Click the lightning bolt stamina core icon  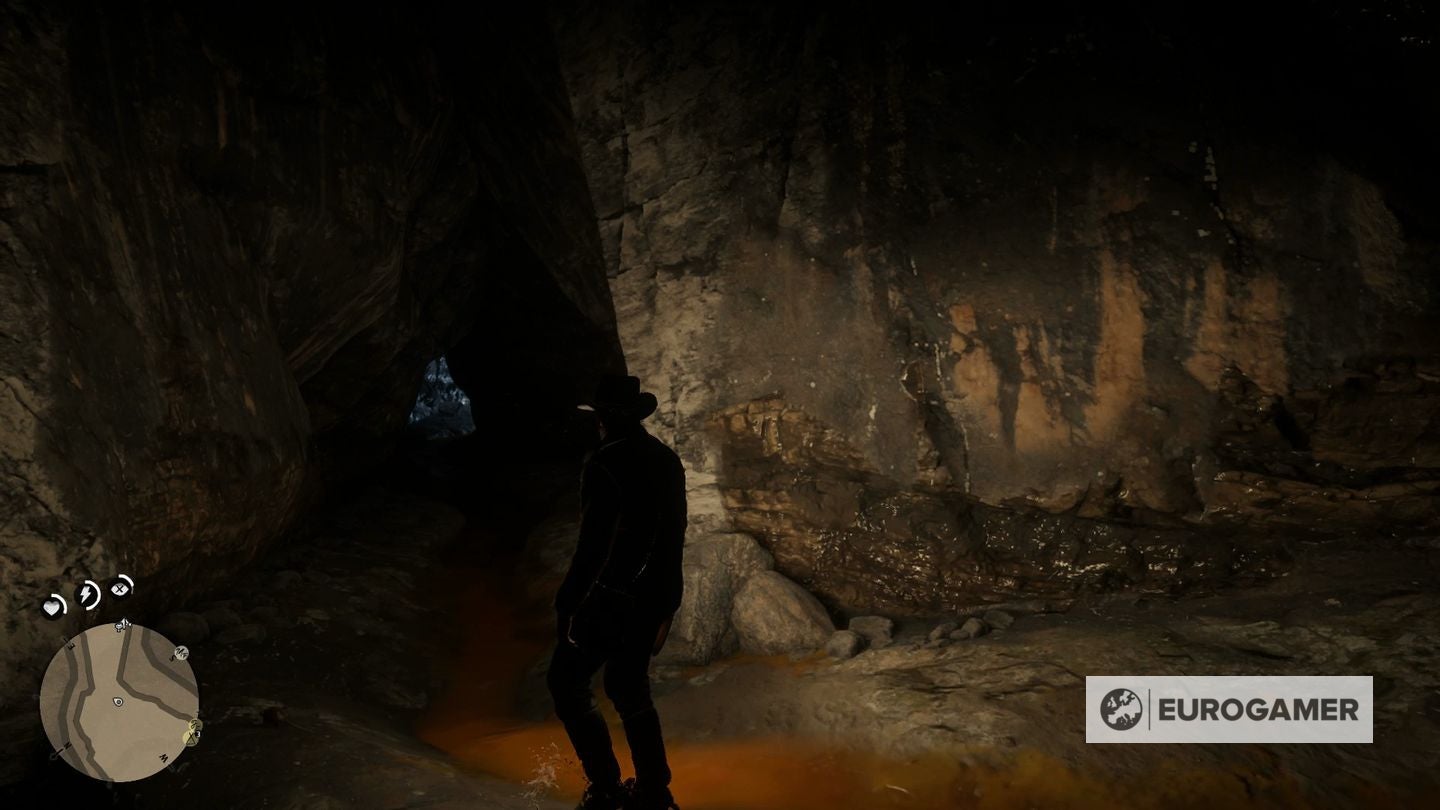(87, 592)
